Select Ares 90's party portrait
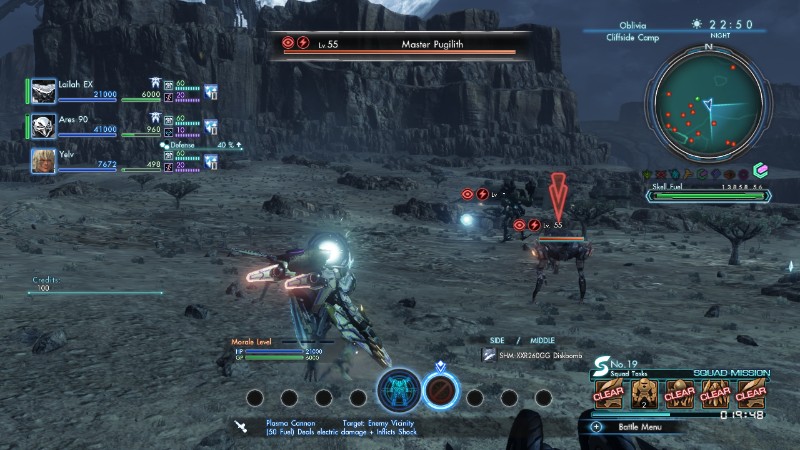The image size is (800, 450). point(44,125)
